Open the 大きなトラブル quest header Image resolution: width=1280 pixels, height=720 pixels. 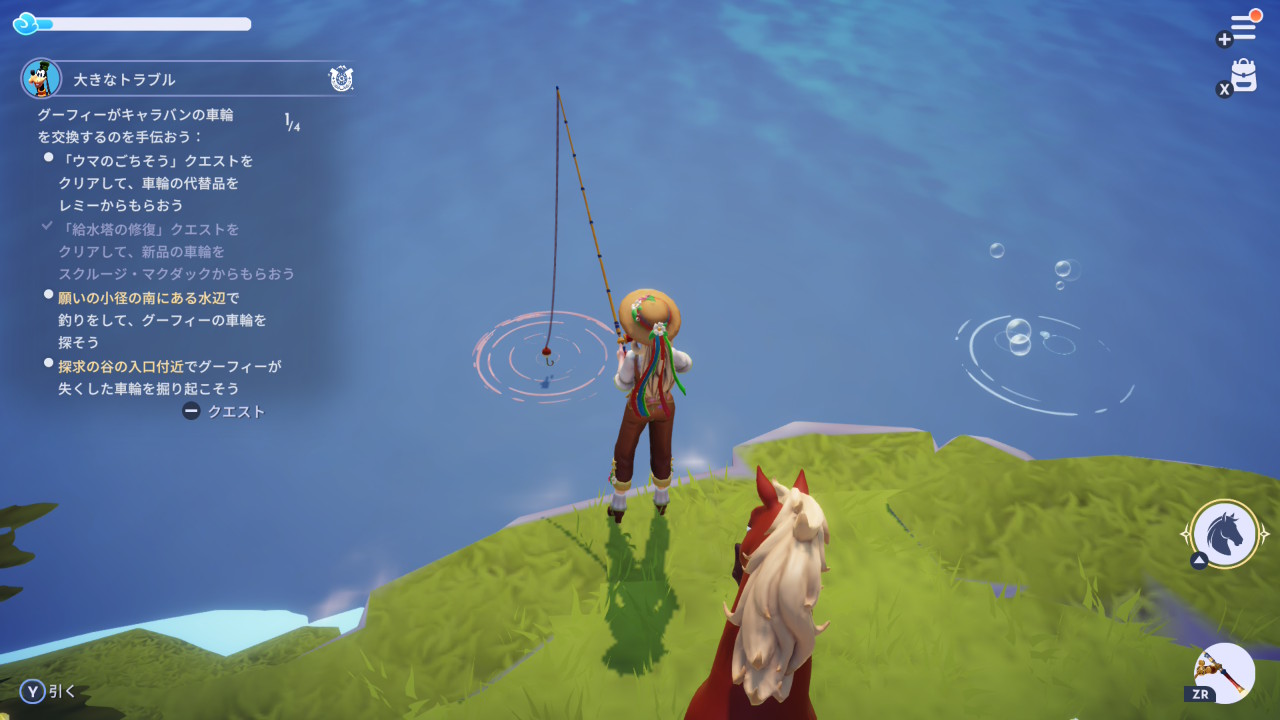pos(124,79)
